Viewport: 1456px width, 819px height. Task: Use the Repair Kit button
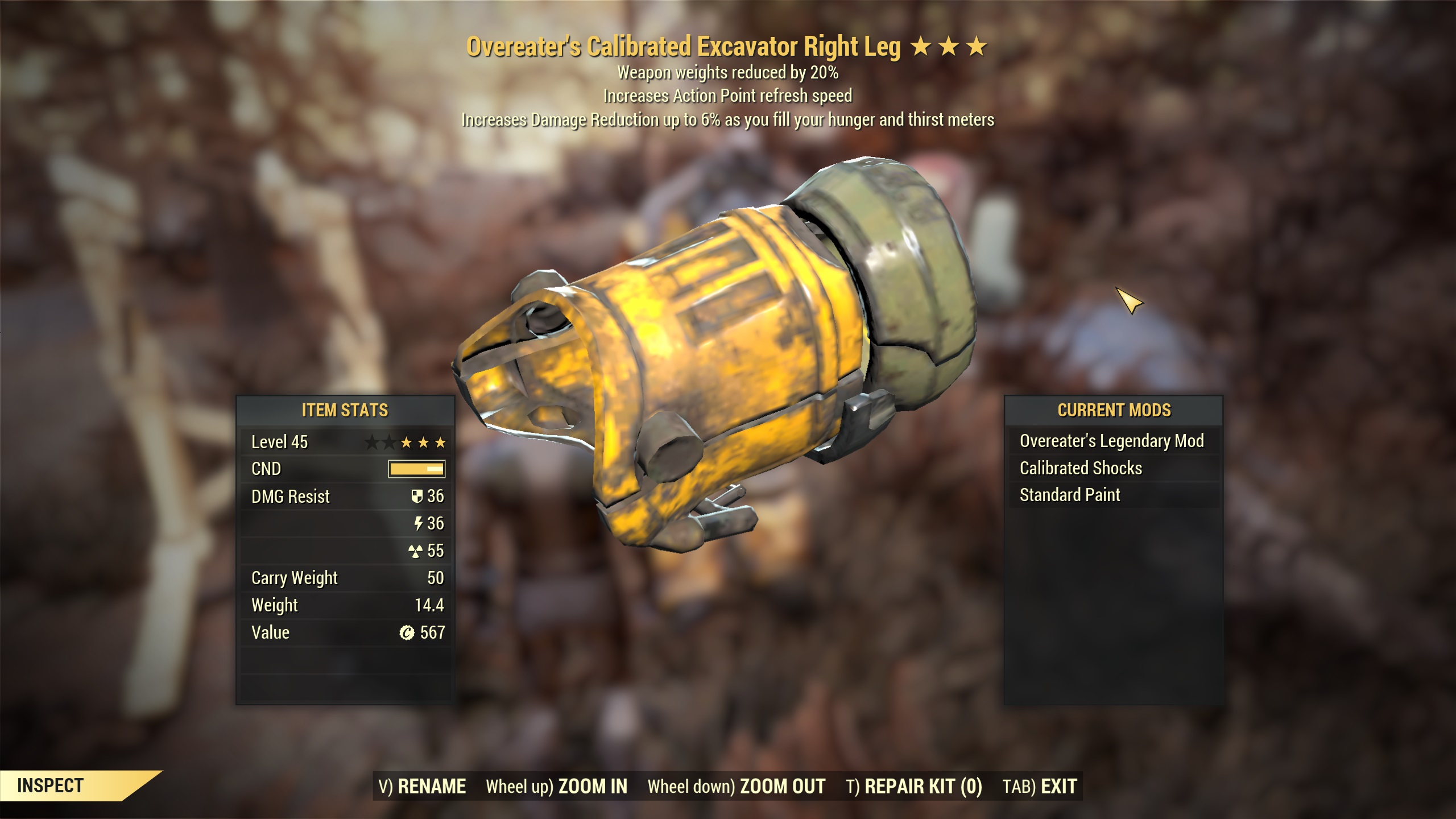coord(914,787)
